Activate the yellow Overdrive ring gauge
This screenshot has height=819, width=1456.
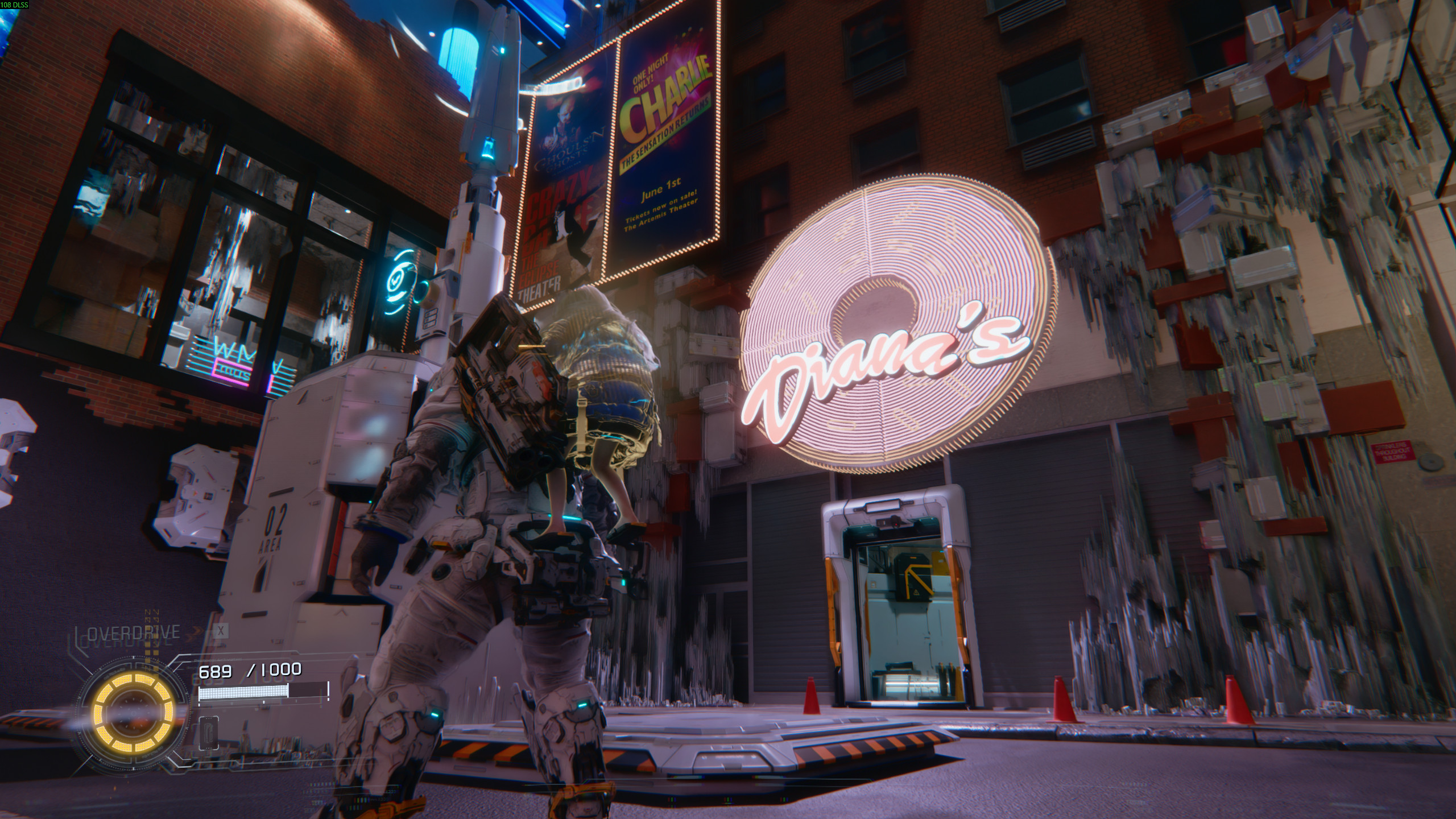click(133, 719)
